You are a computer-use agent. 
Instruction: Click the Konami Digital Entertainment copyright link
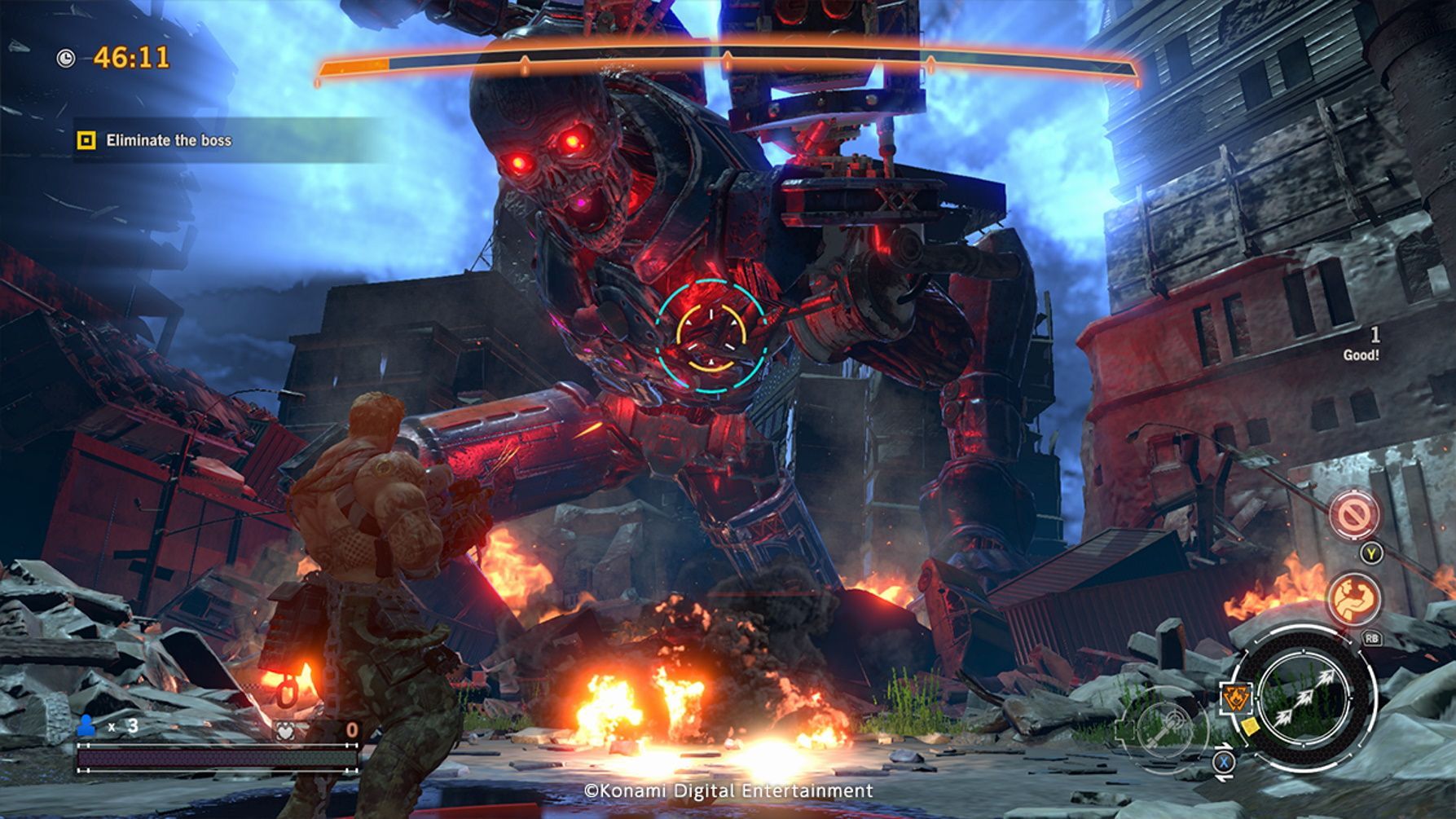(x=728, y=790)
